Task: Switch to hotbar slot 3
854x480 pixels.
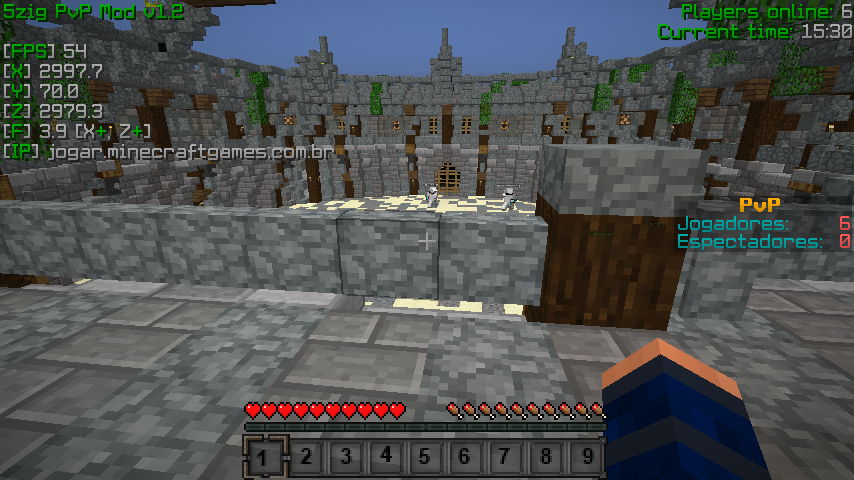Action: (345, 457)
